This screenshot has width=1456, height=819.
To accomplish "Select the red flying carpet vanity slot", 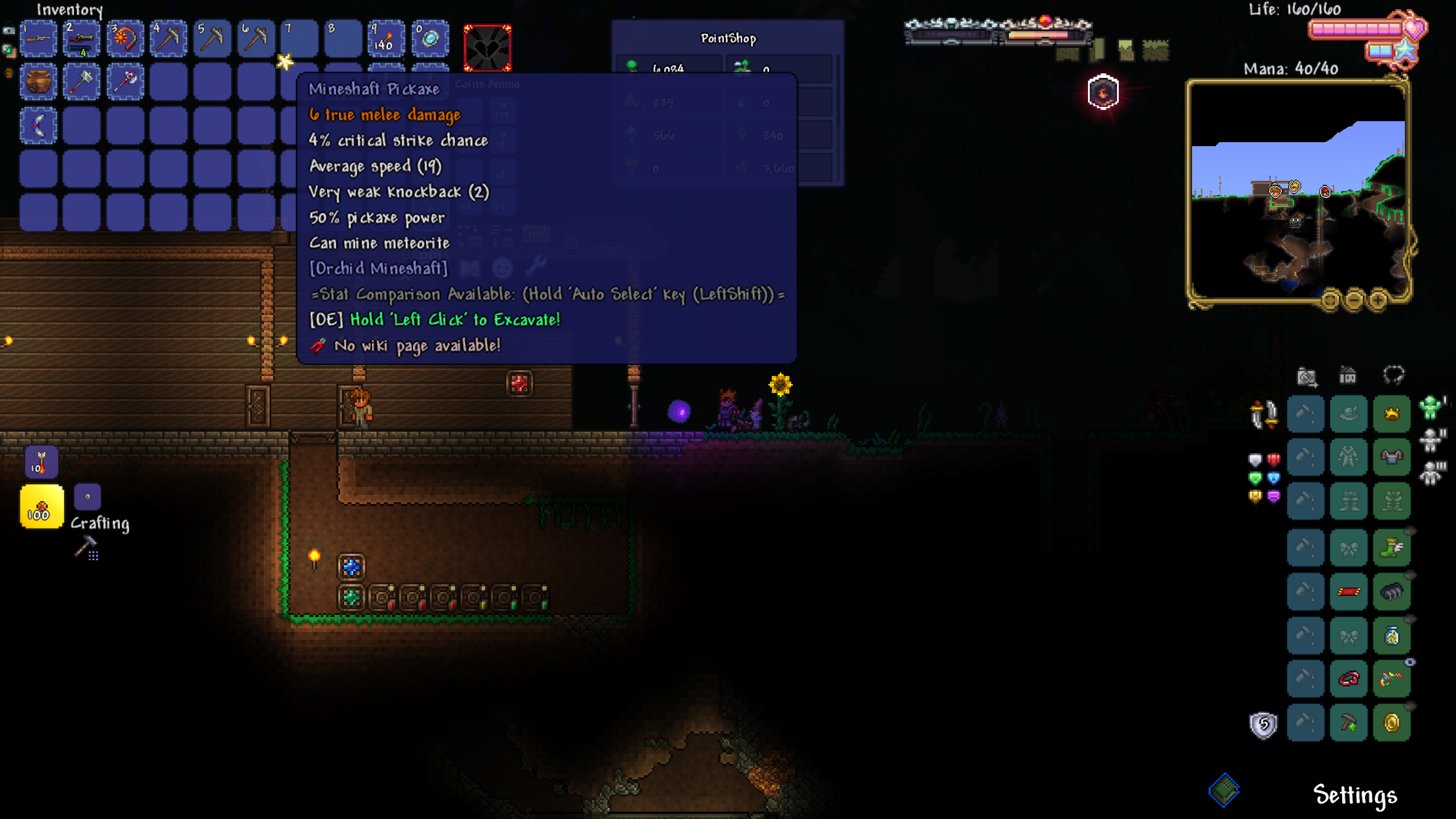I will point(1348,592).
